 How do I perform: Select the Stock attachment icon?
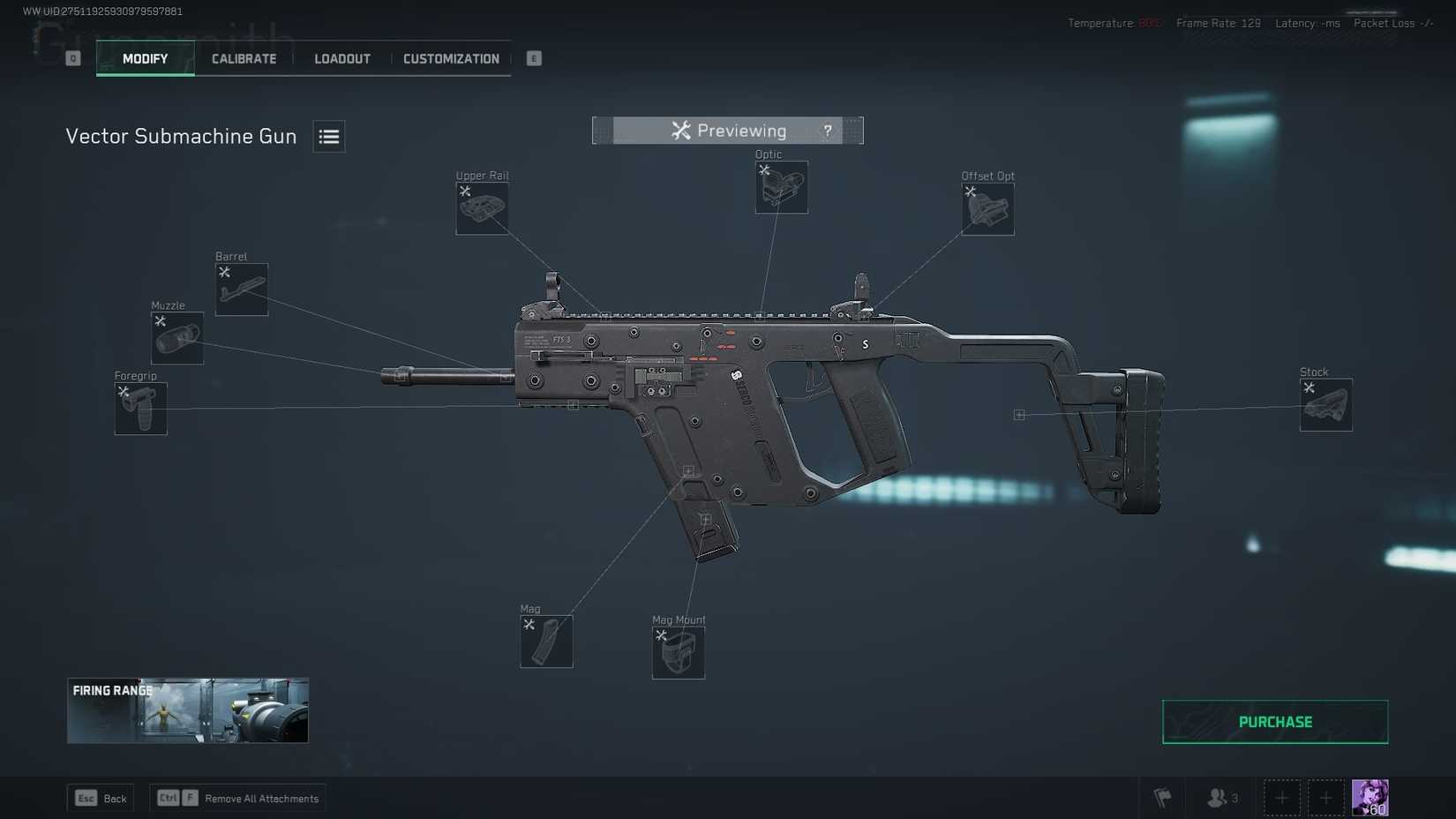pos(1325,405)
